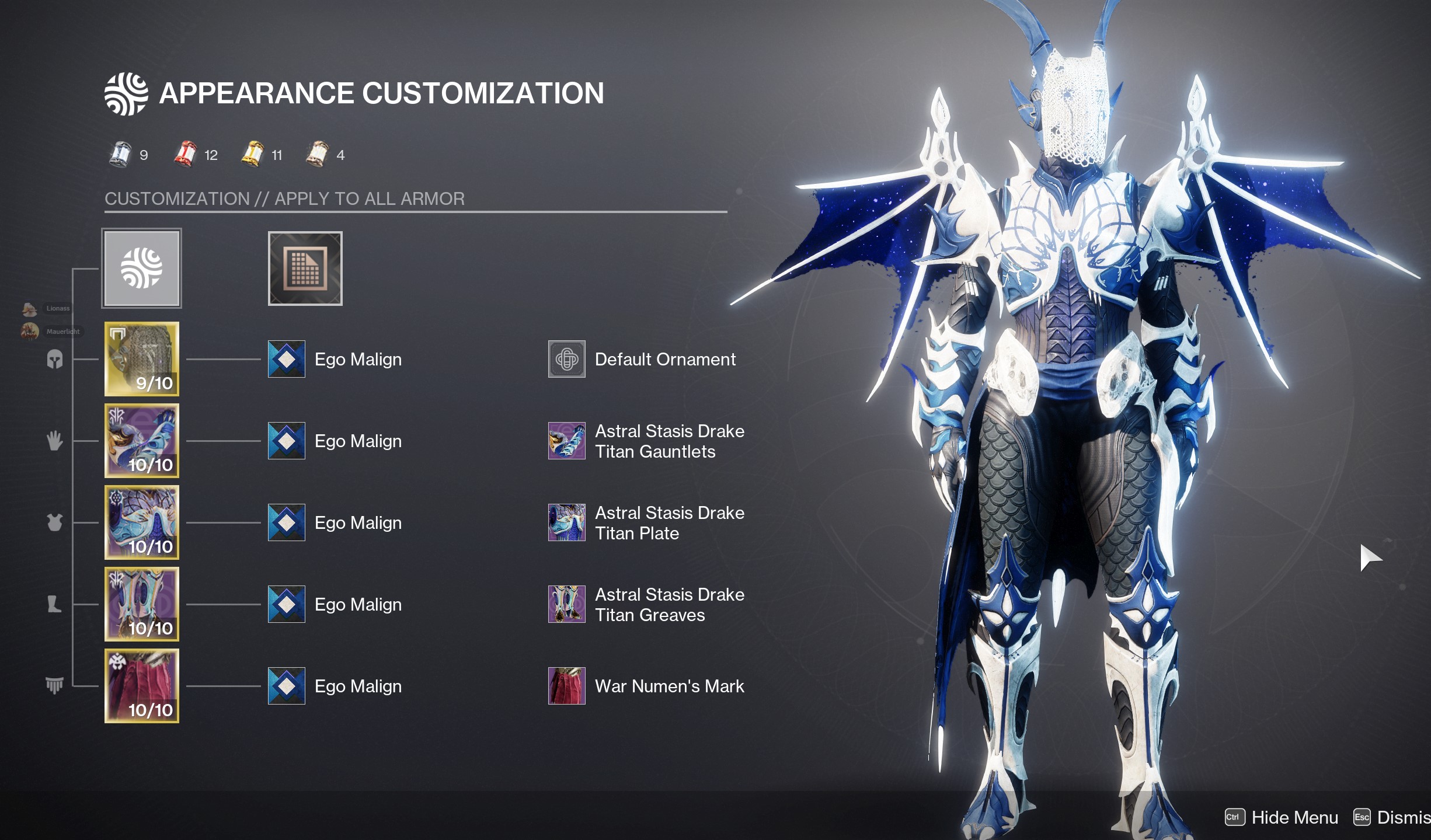
Task: Open the red Titan mark armor slot
Action: pyautogui.click(x=142, y=686)
